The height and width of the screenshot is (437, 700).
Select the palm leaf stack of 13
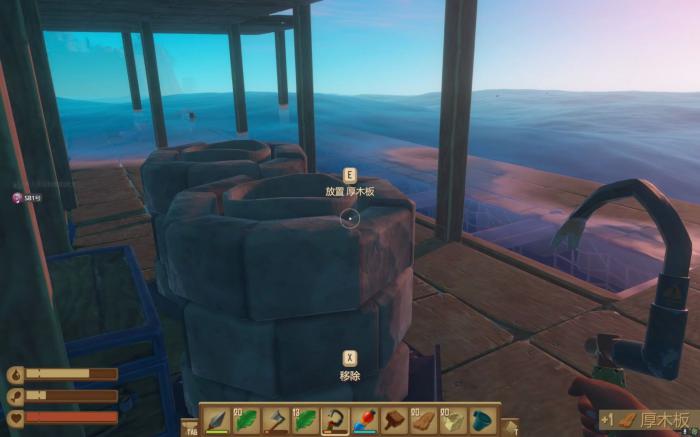tap(304, 420)
